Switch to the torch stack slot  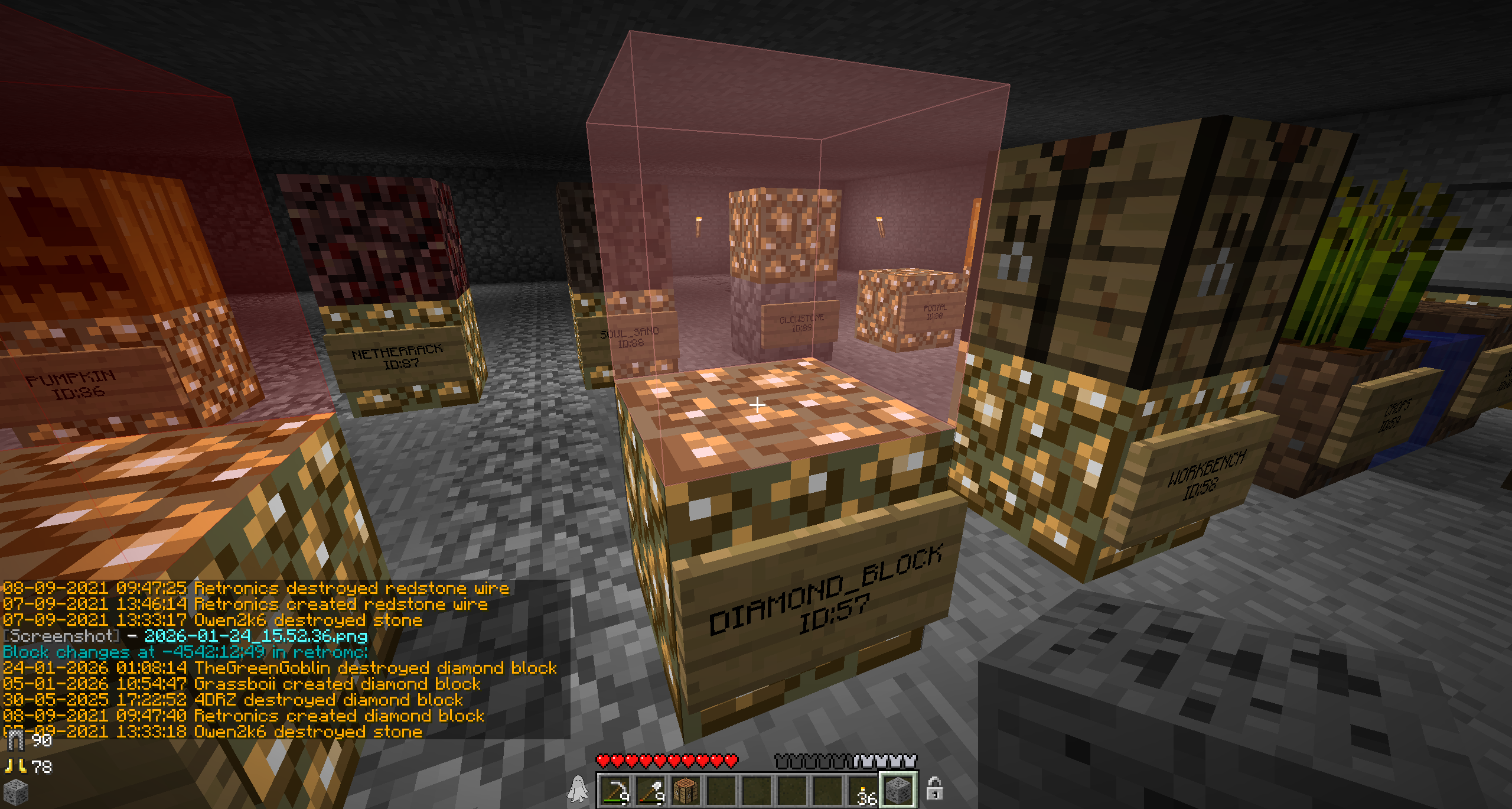click(863, 789)
